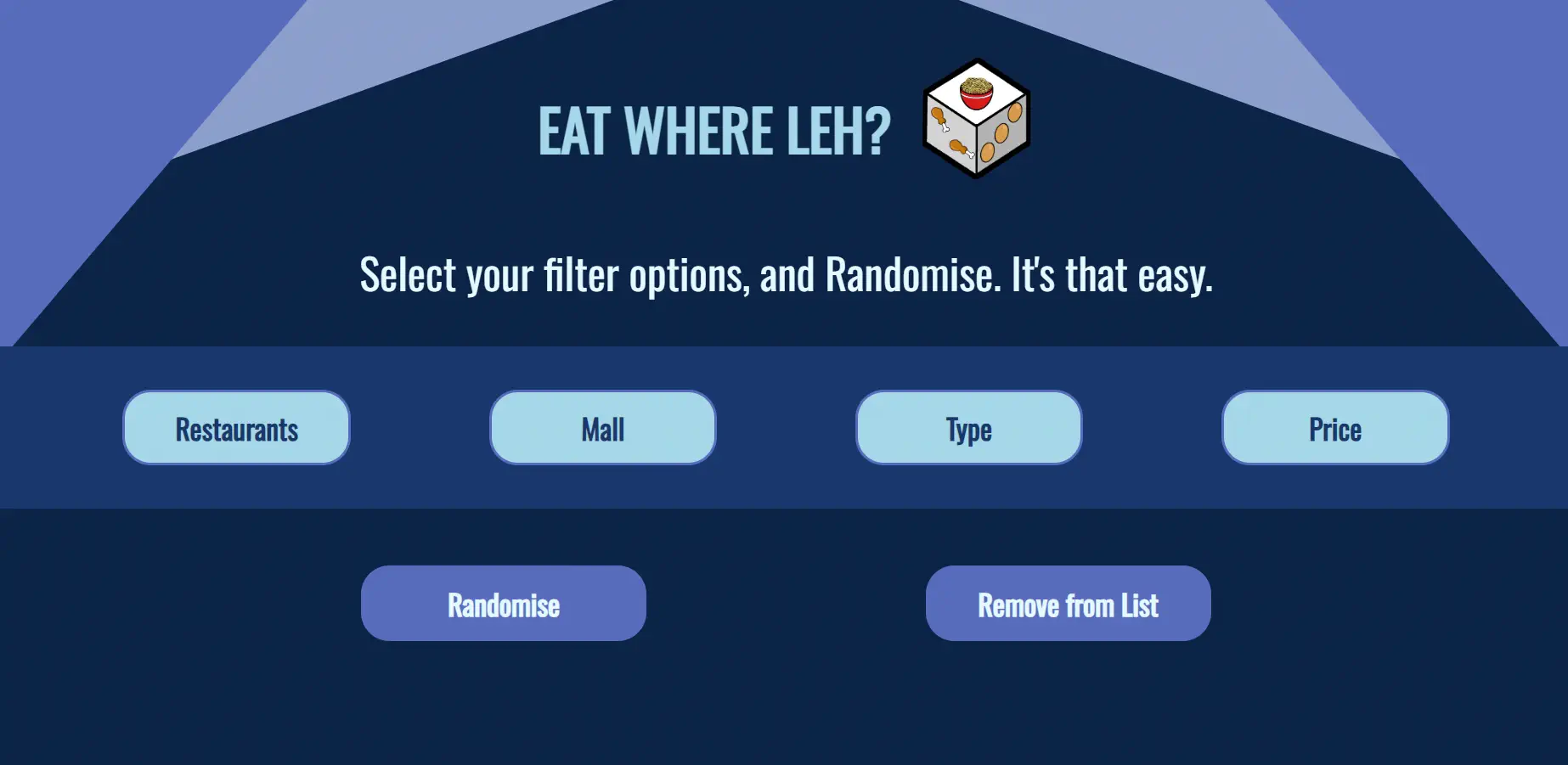Click Remove from List
The height and width of the screenshot is (765, 1568).
point(1068,604)
